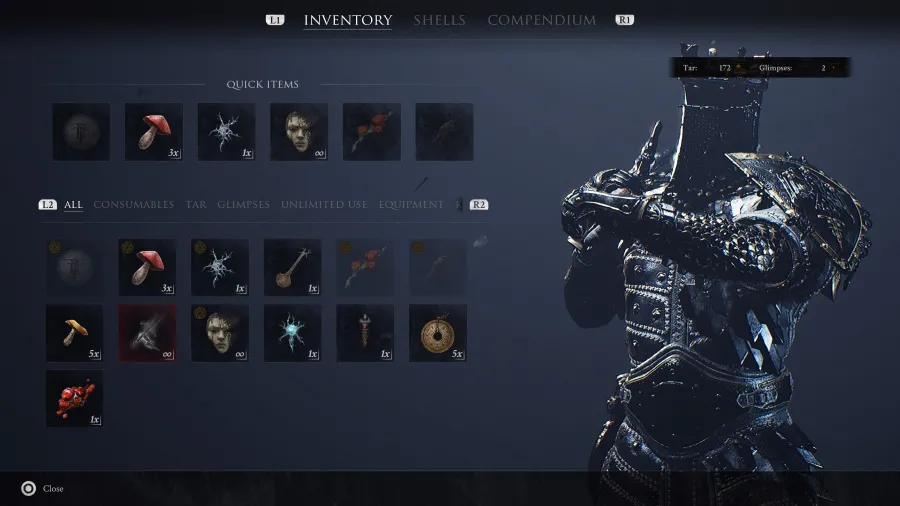Screen dimensions: 900x506
Task: Select the Inventory tab
Action: pos(348,20)
